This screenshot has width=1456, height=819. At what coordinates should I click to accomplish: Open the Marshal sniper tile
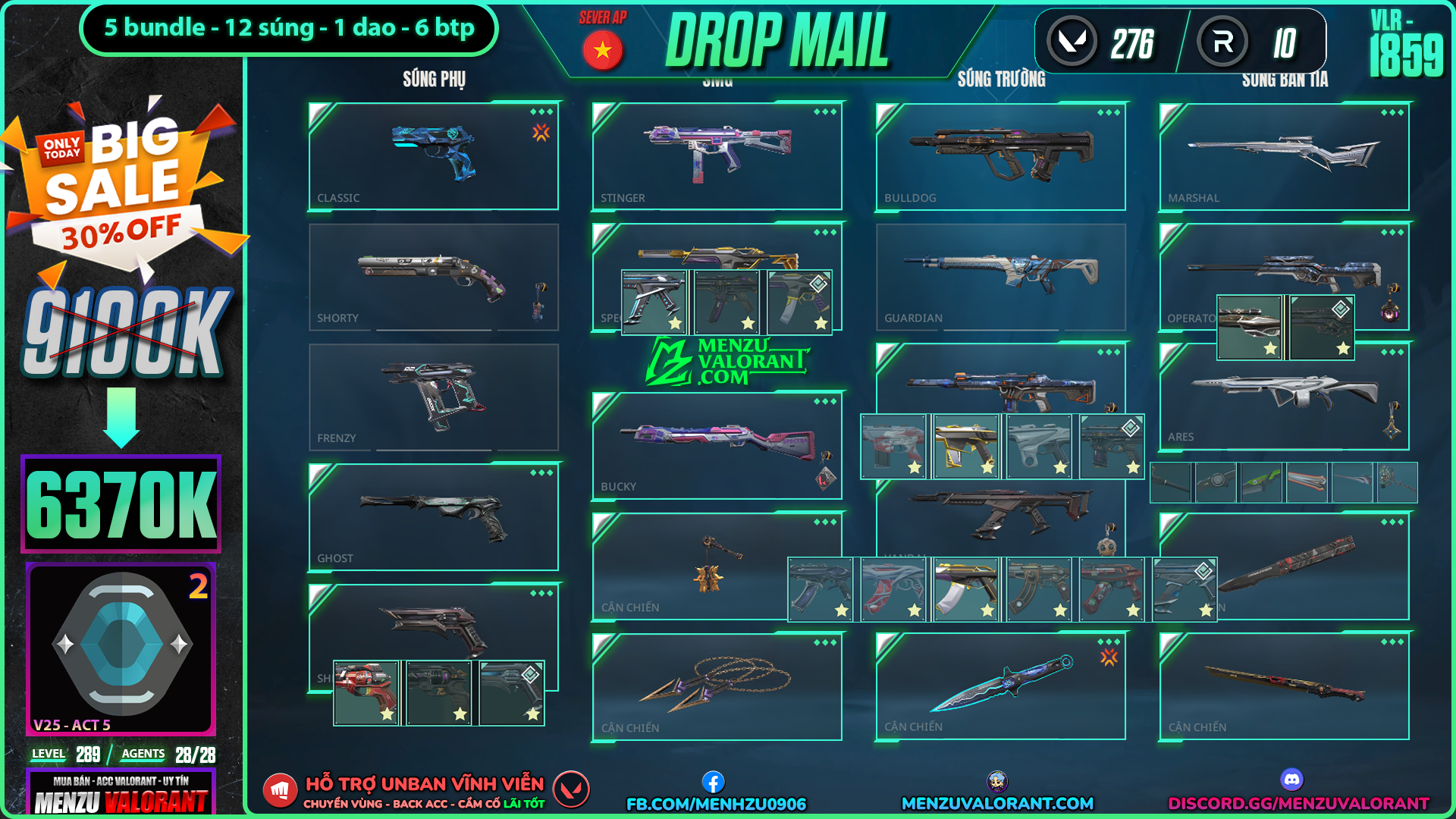click(x=1284, y=156)
